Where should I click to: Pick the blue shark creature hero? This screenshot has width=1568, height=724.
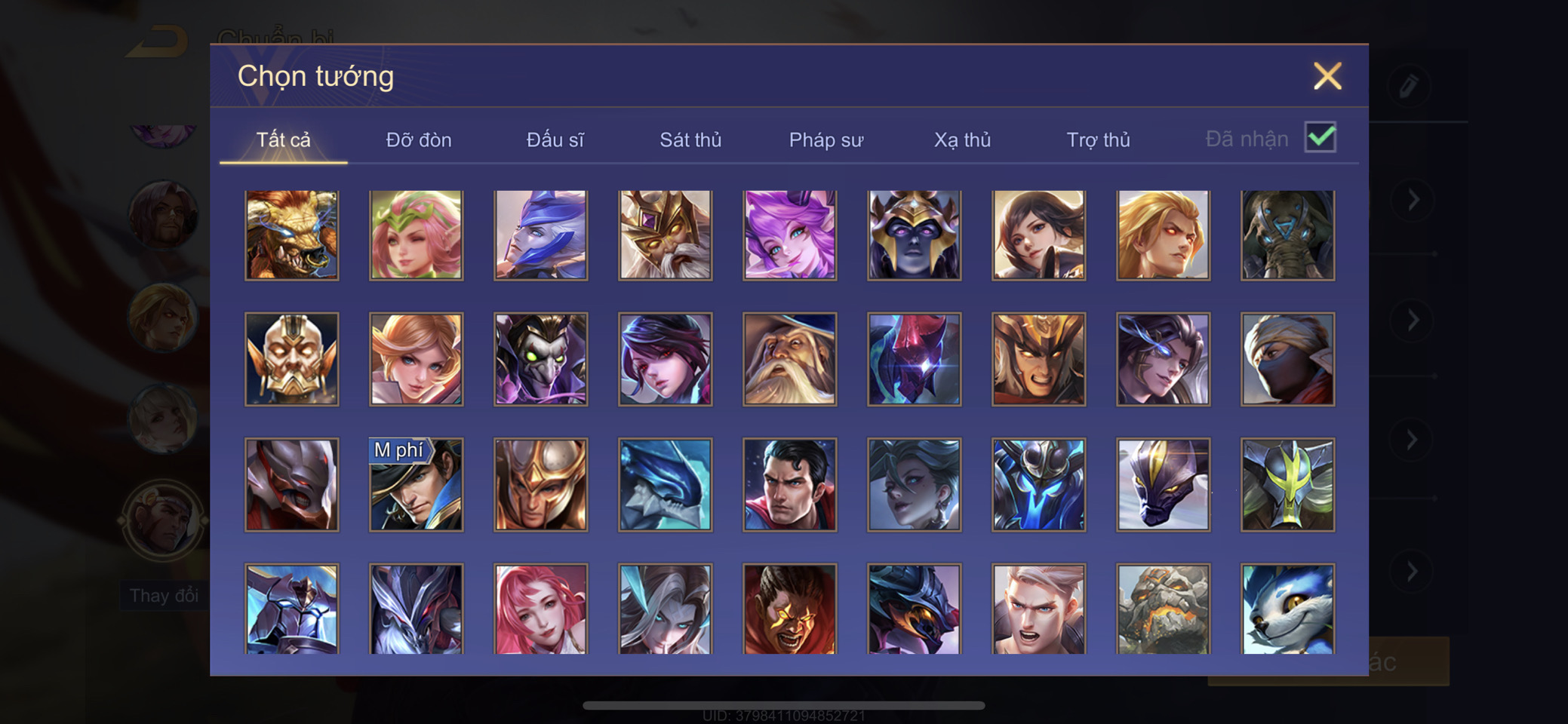coord(665,485)
